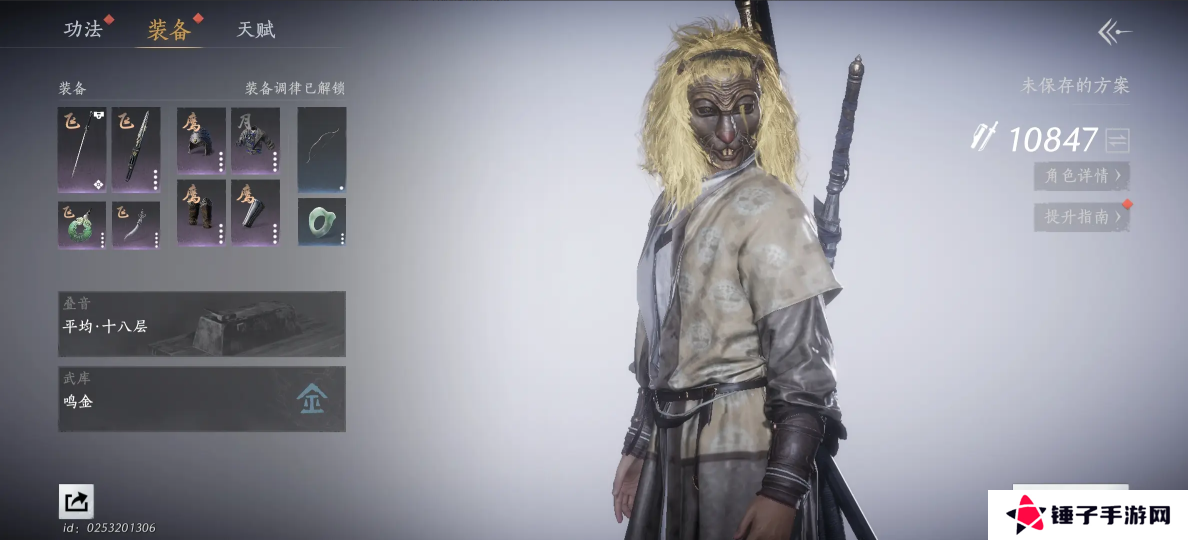
Task: Open the jade thumb ring slot
Action: pos(322,221)
